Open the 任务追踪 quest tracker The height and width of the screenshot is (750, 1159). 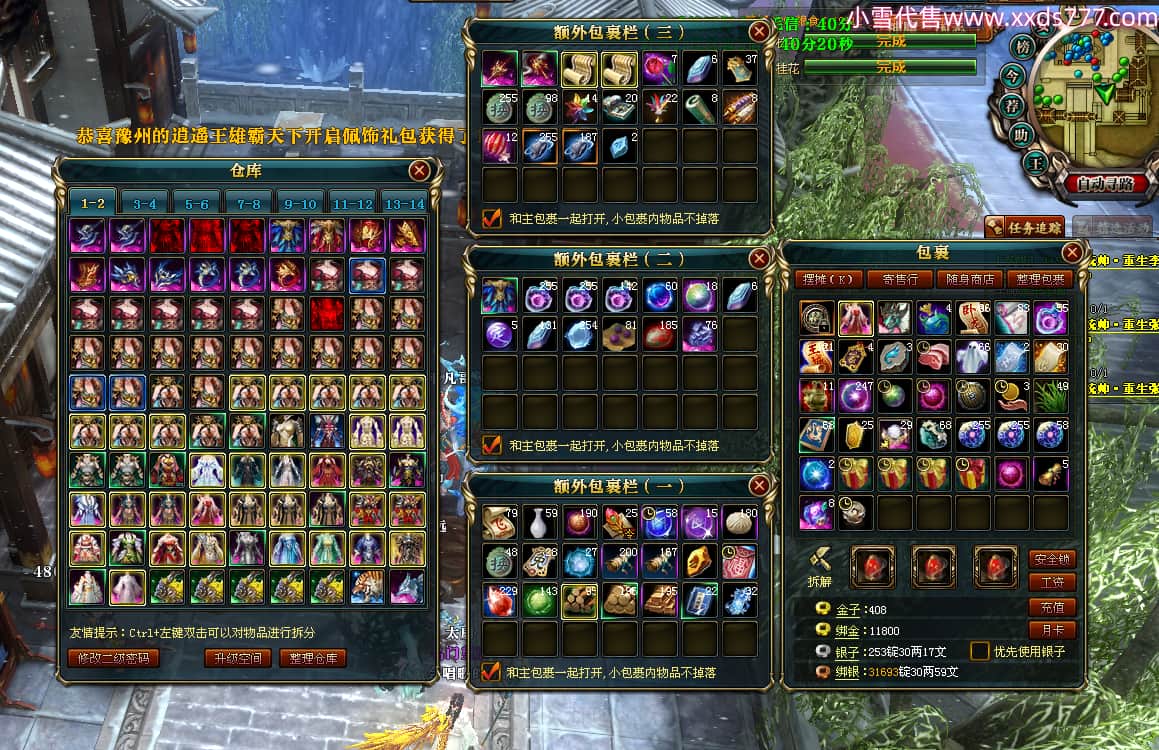click(1024, 227)
